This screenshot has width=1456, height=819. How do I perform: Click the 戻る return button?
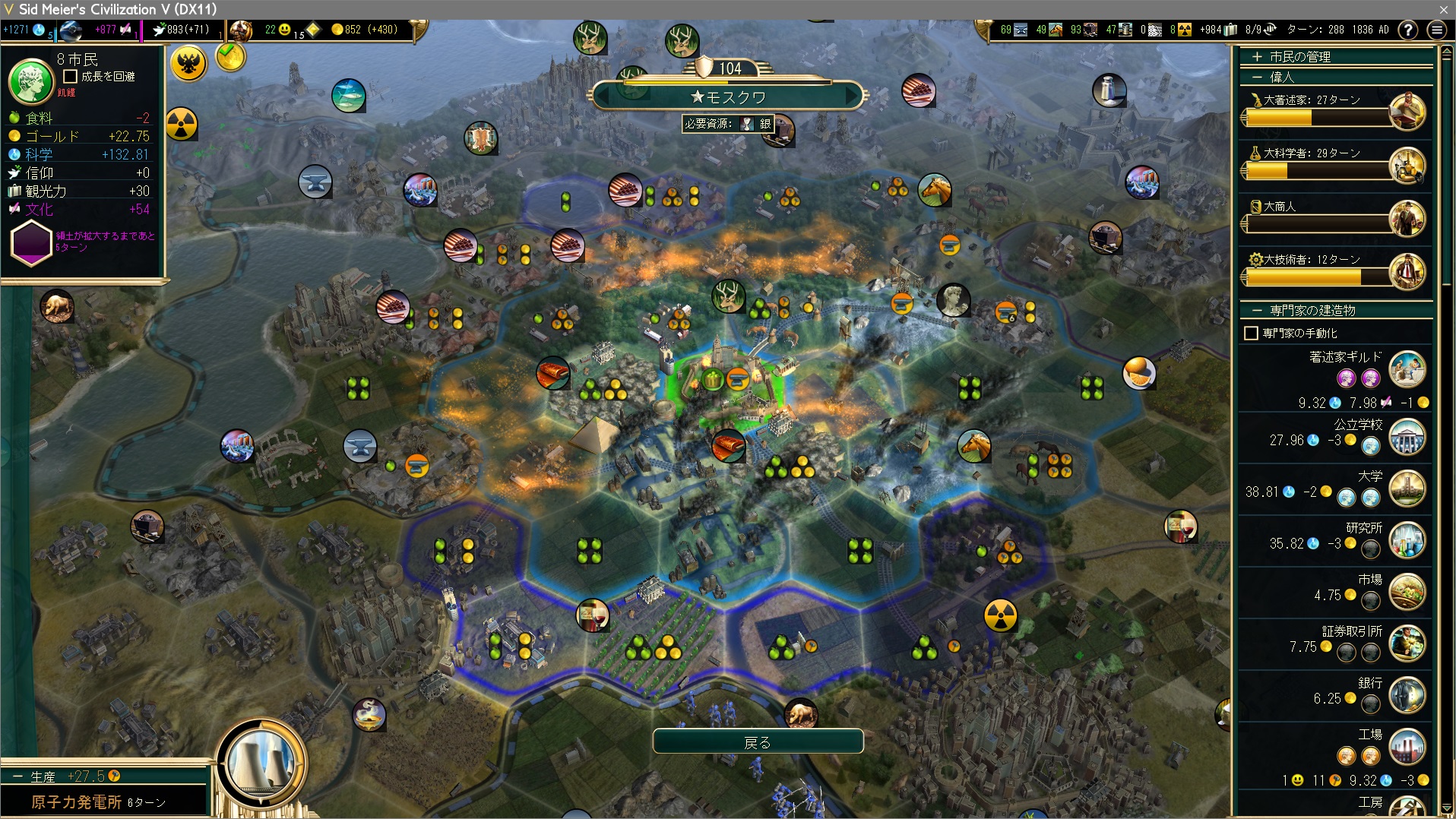click(758, 742)
